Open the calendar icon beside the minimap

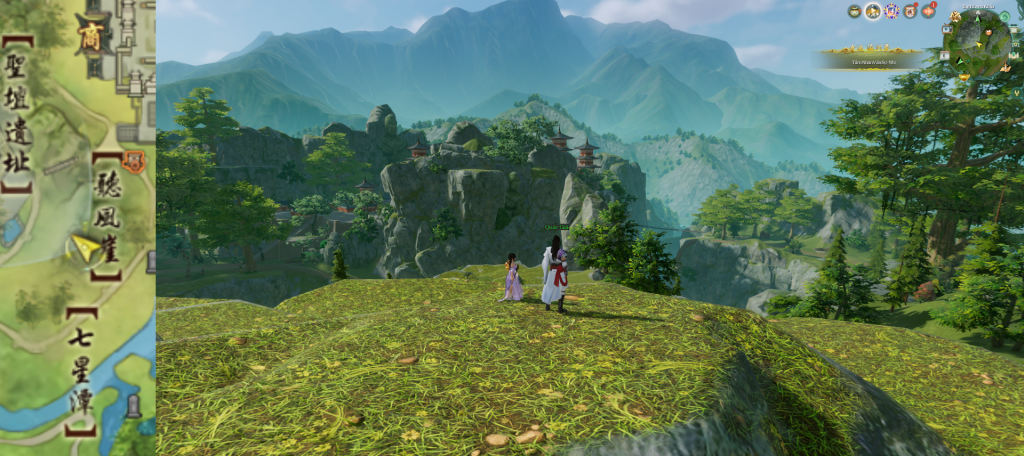[x=945, y=56]
